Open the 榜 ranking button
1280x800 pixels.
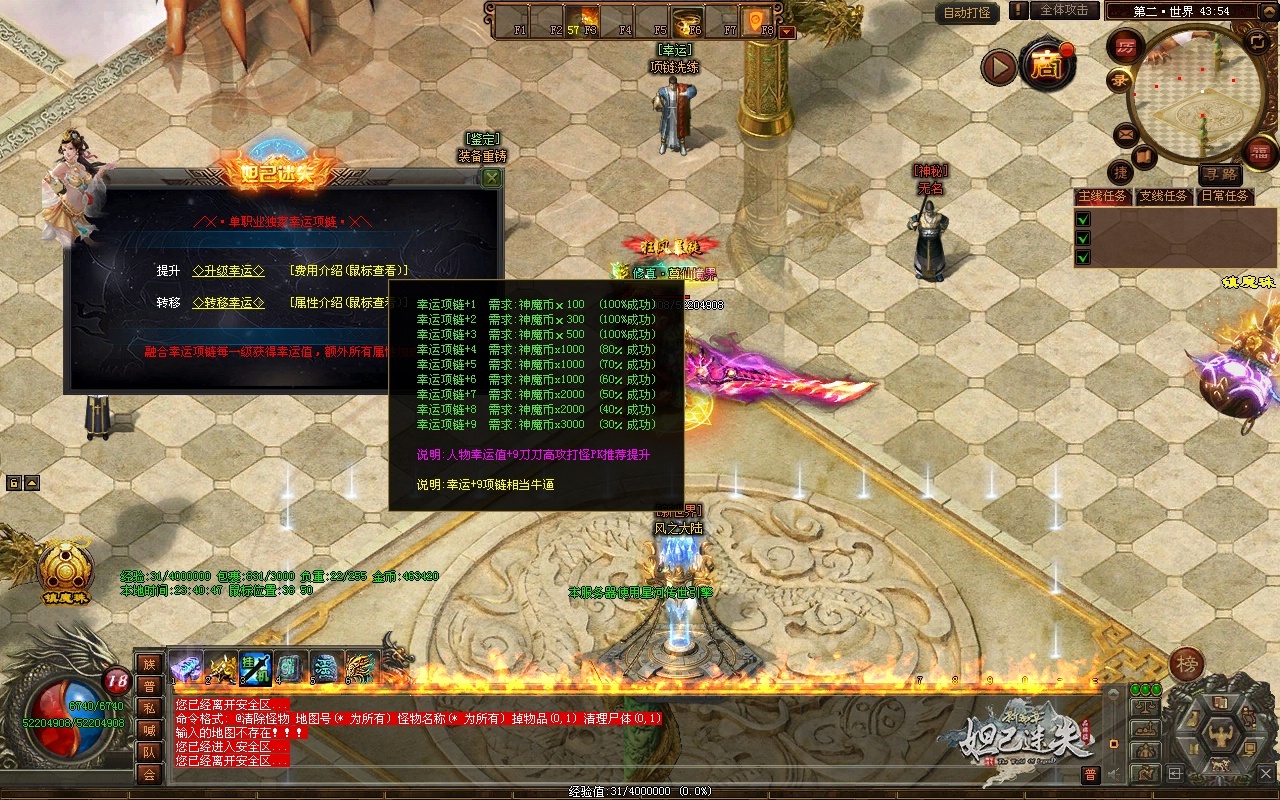(x=1186, y=664)
